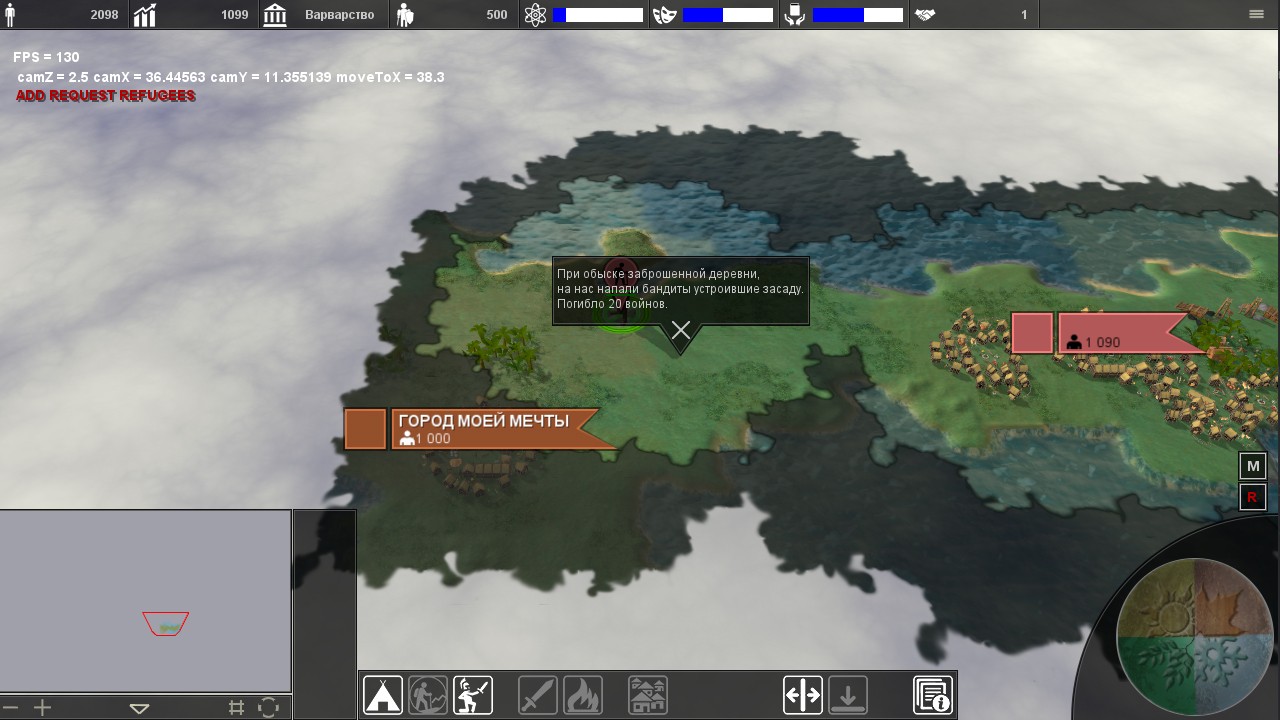Click the minimap viewport area
Screen dimensions: 1280x720
click(166, 624)
